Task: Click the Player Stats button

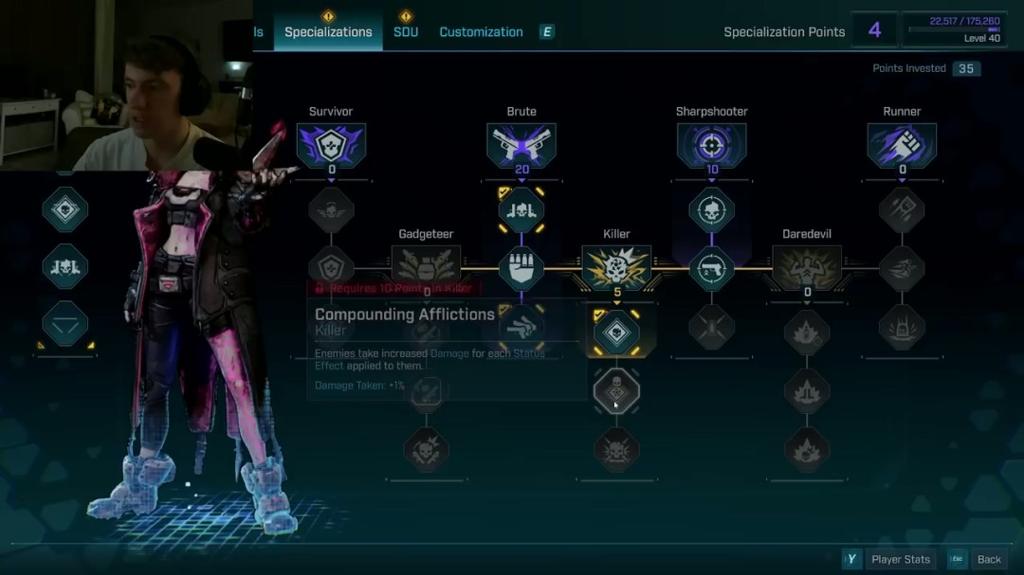Action: coord(890,559)
